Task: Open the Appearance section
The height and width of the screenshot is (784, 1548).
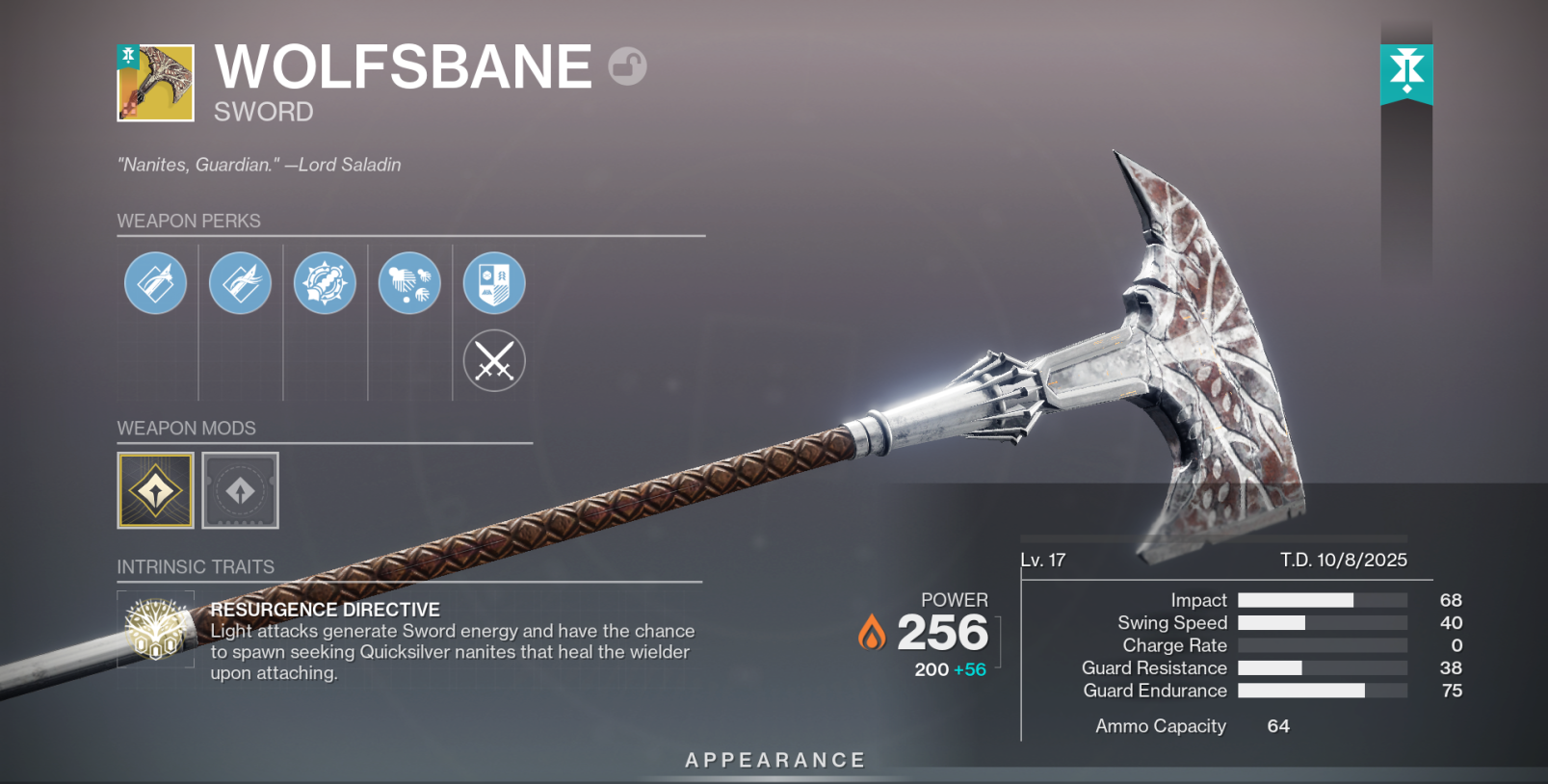Action: click(x=775, y=760)
